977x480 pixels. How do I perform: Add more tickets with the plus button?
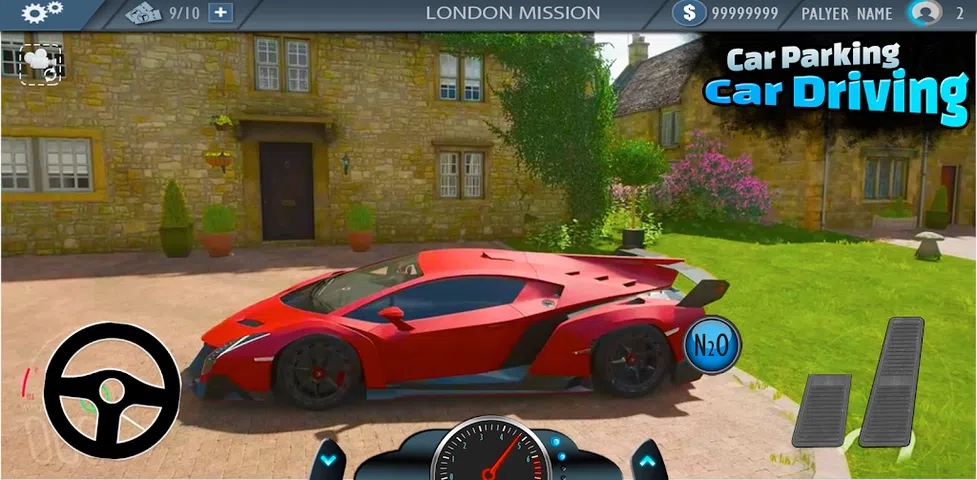(x=221, y=13)
